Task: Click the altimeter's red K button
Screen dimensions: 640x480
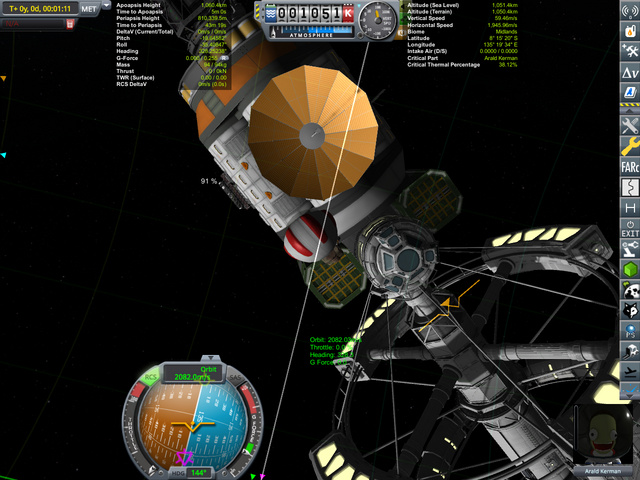Action: coord(348,15)
